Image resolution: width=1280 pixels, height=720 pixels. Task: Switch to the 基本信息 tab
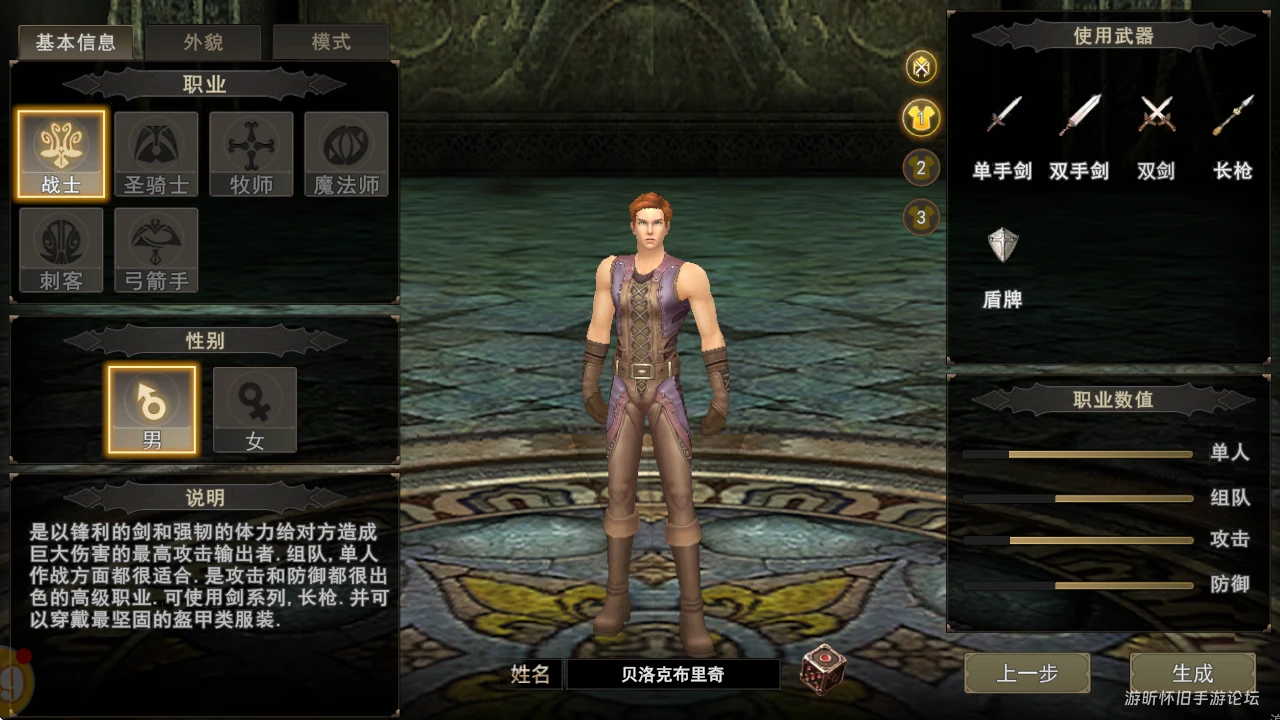[x=75, y=42]
